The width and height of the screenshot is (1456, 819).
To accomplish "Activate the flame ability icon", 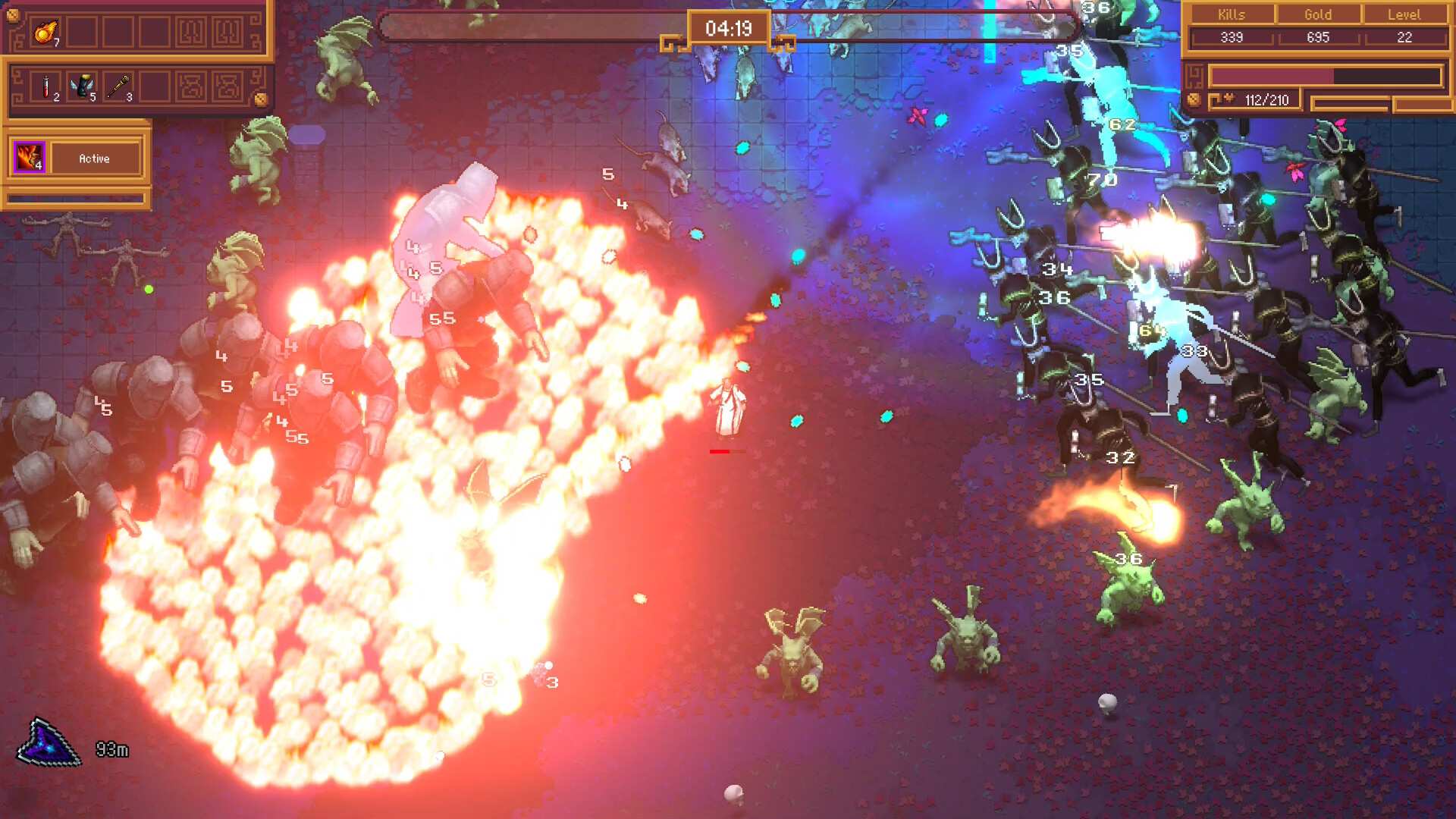I will 30,158.
